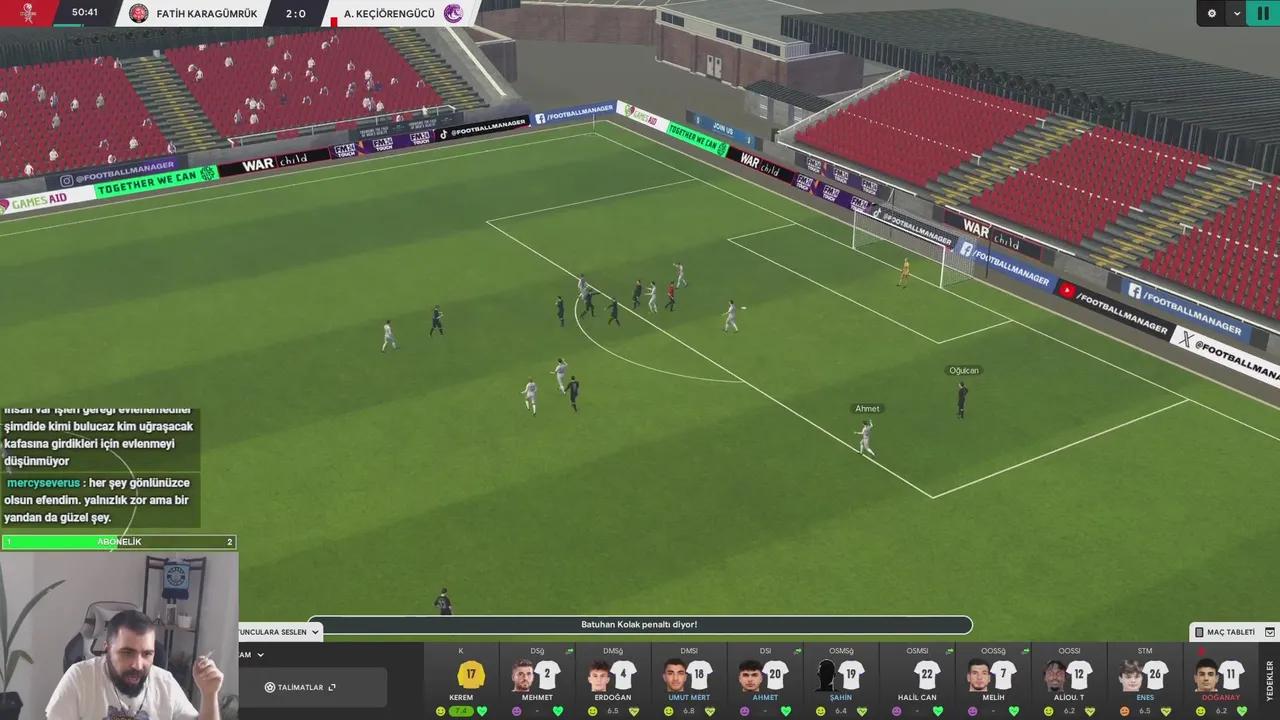Viewport: 1280px width, 720px height.
Task: Expand the dropdown arrow beside the gear
Action: (1237, 13)
